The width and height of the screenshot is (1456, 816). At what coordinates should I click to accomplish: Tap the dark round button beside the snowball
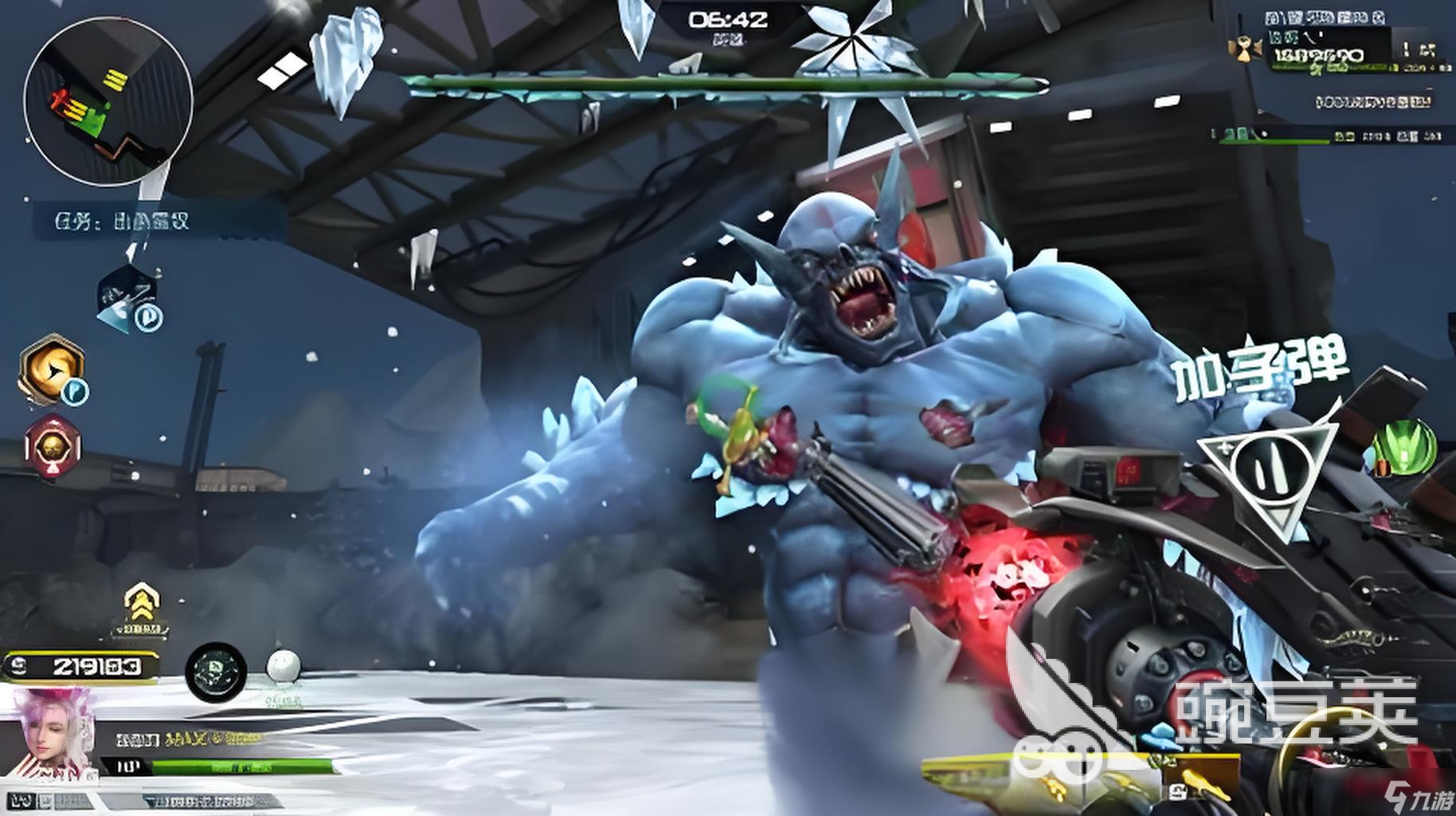pos(216,671)
